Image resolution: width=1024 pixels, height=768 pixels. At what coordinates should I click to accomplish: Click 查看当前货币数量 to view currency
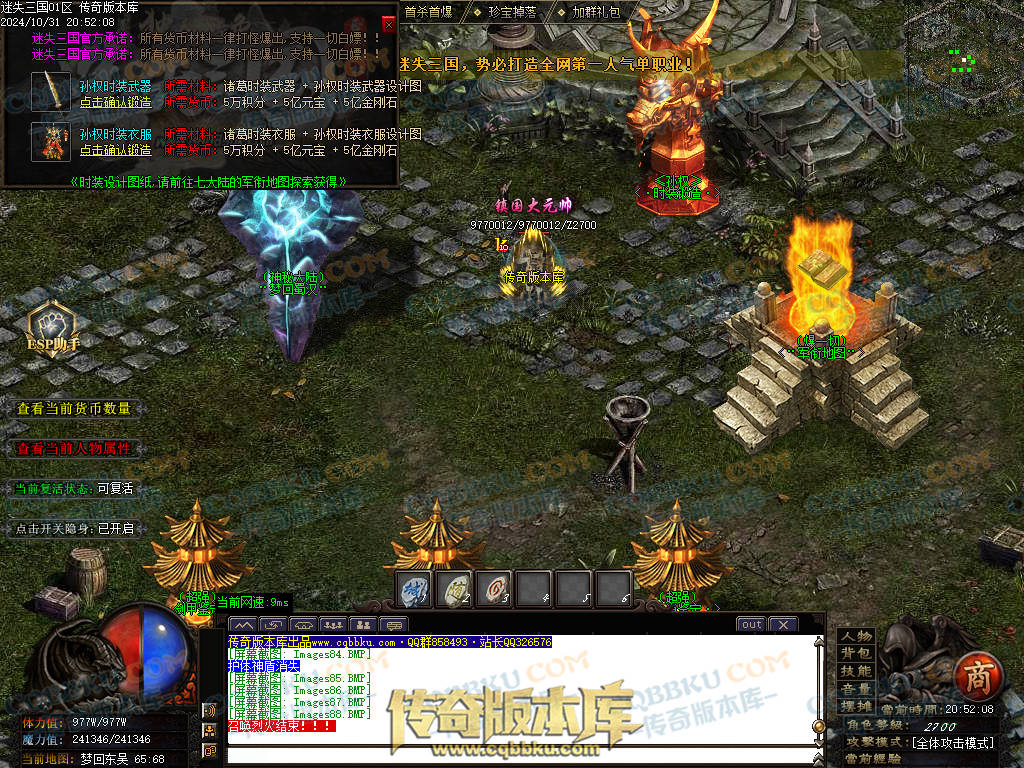[x=74, y=408]
